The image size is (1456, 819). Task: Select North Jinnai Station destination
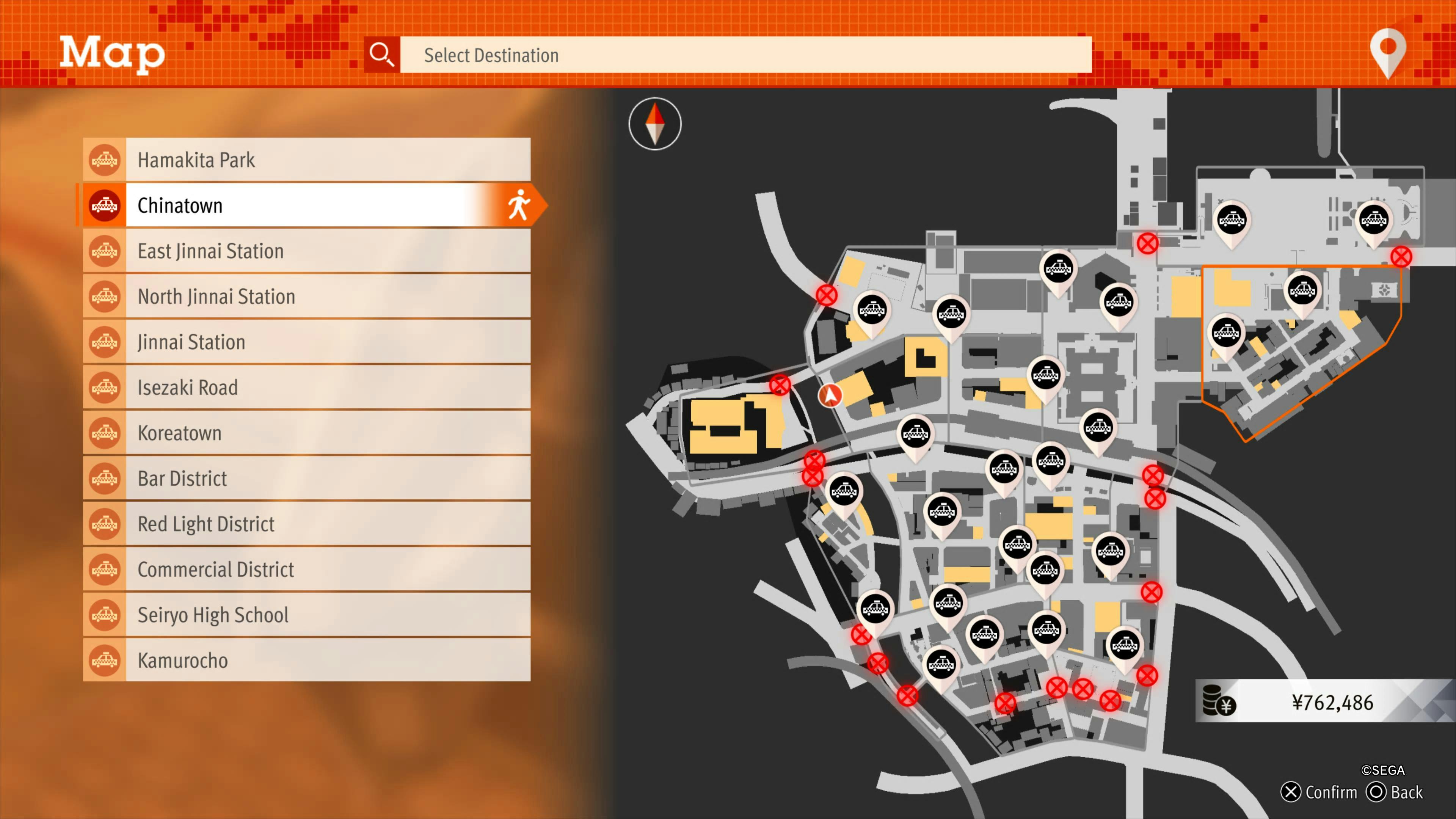tap(306, 296)
